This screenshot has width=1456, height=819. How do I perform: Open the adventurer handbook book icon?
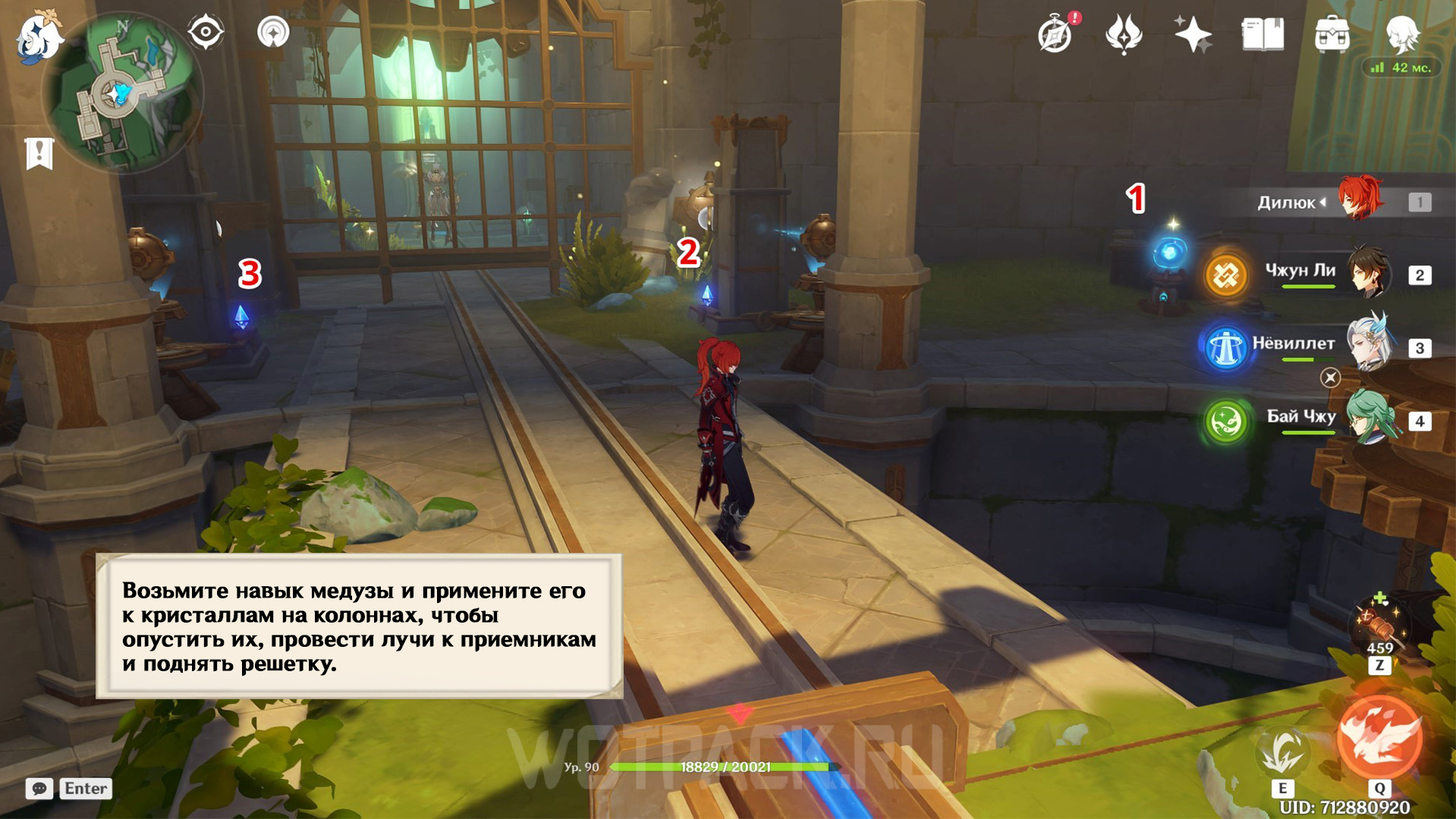[x=1263, y=35]
